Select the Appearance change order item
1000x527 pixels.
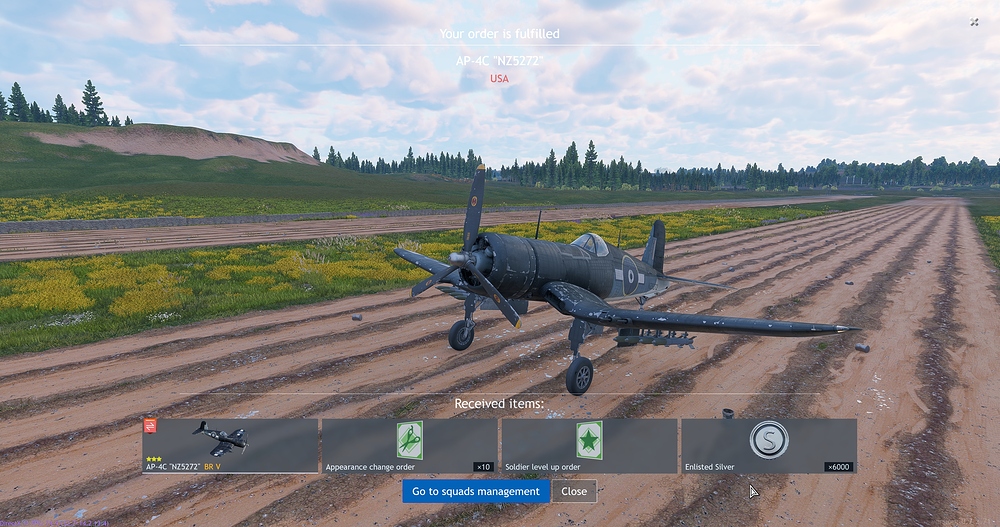[x=409, y=446]
